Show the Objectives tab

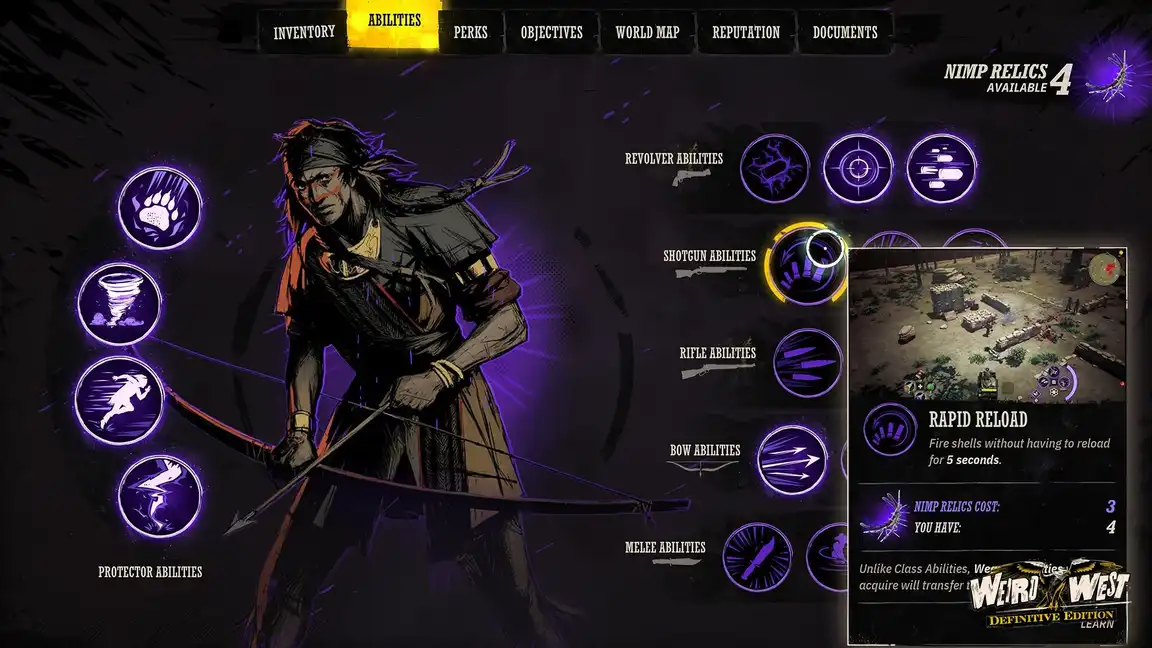551,32
